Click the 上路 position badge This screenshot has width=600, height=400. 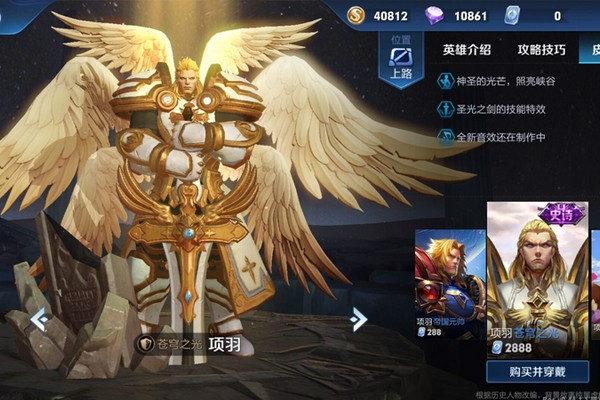[x=401, y=60]
